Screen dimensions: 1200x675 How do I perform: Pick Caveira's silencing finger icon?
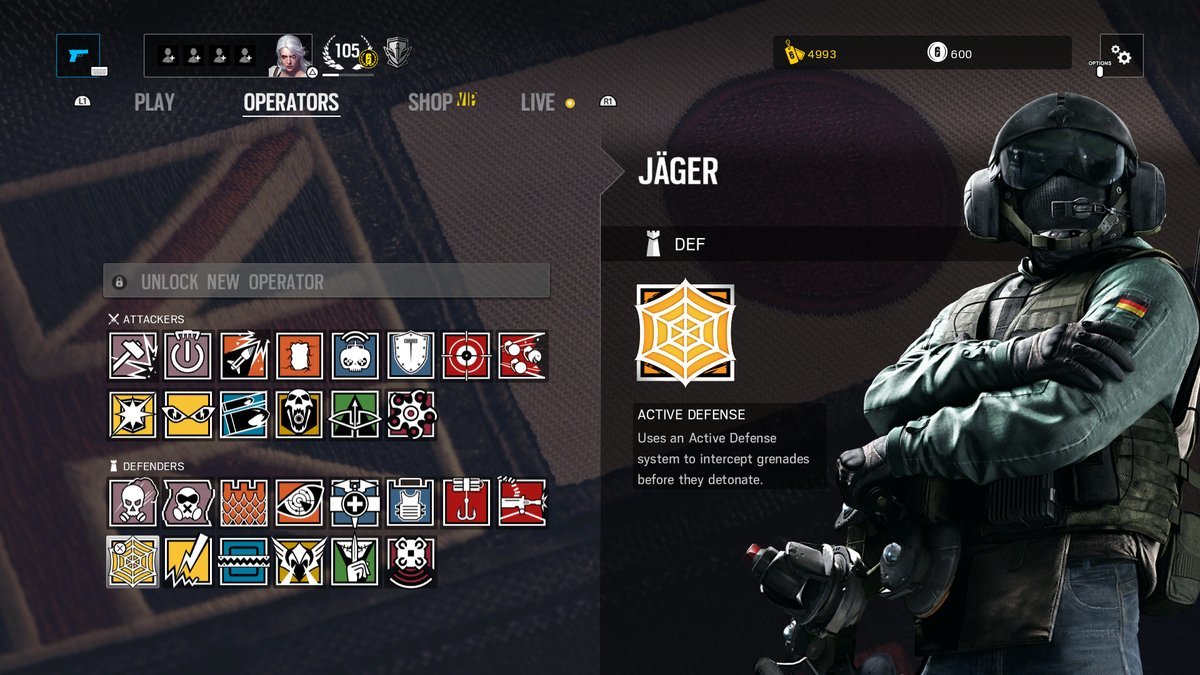pyautogui.click(x=355, y=561)
